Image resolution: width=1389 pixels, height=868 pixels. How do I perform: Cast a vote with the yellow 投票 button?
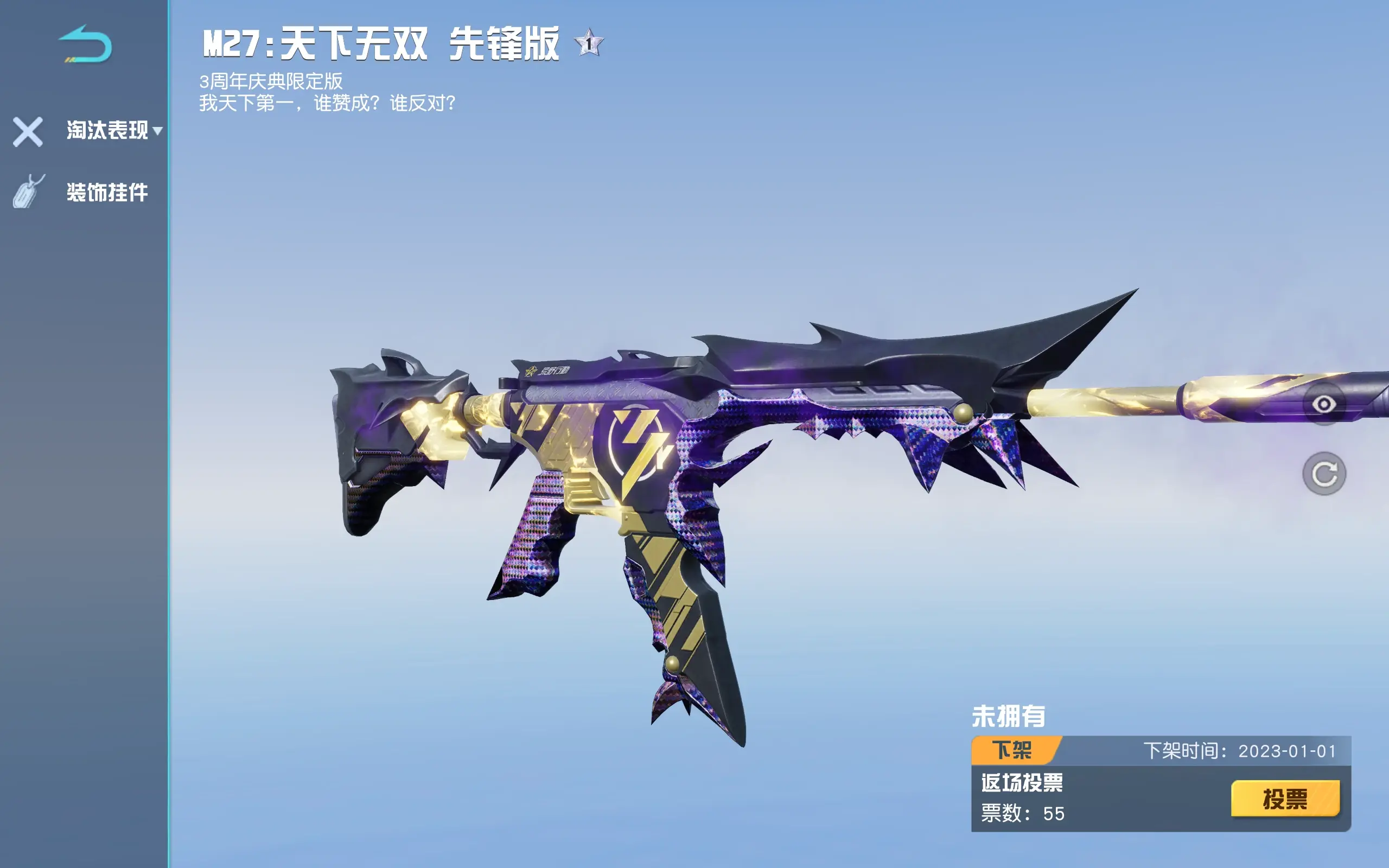(x=1284, y=799)
